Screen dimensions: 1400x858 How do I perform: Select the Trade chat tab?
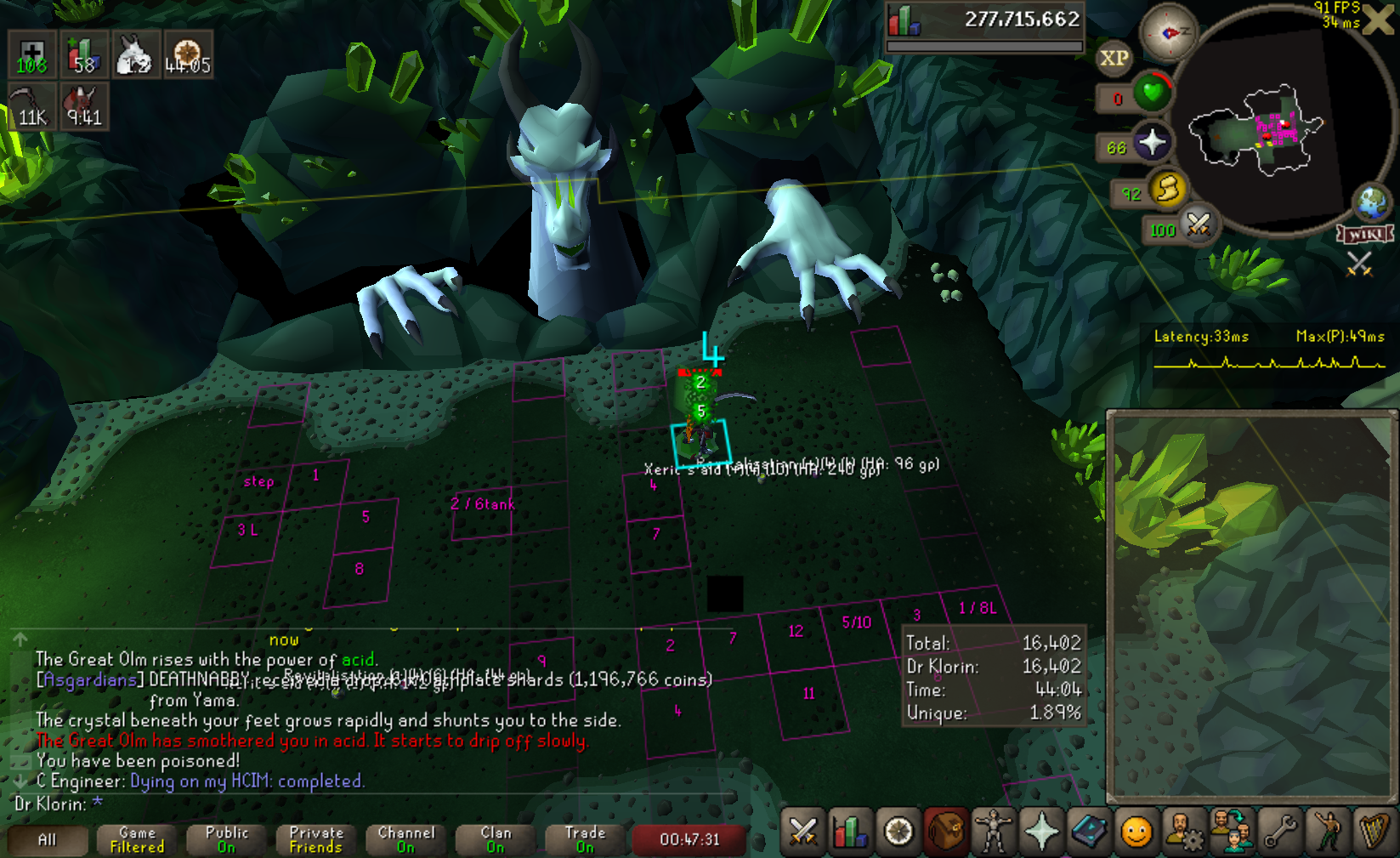[585, 840]
